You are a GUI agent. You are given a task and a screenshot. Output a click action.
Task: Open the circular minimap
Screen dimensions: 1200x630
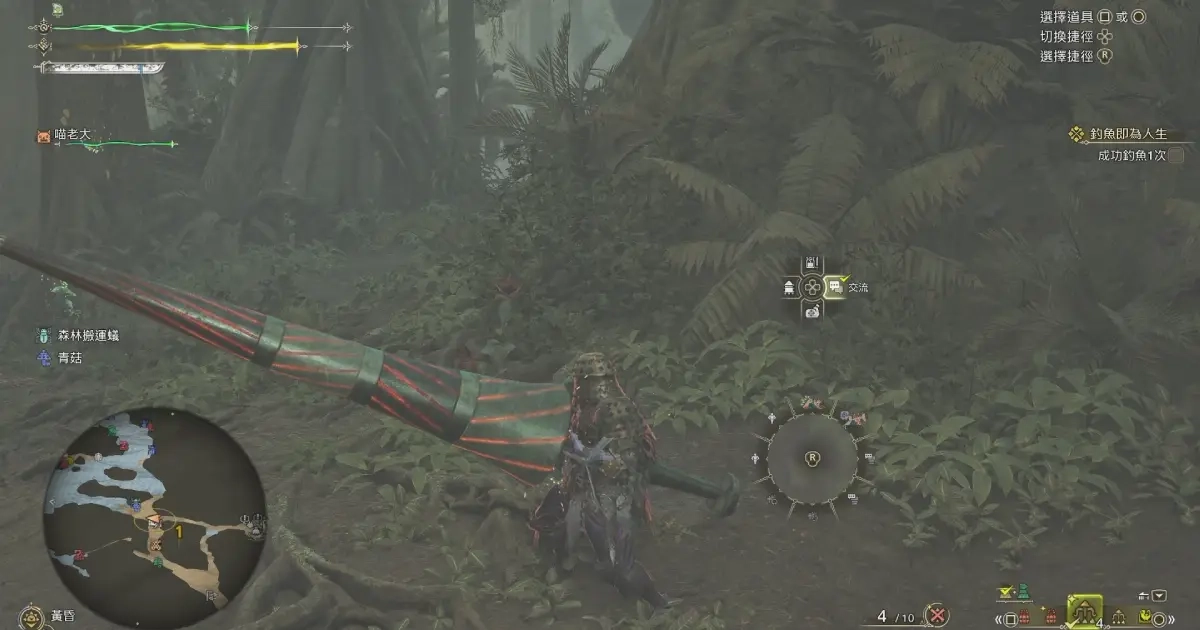tap(154, 517)
